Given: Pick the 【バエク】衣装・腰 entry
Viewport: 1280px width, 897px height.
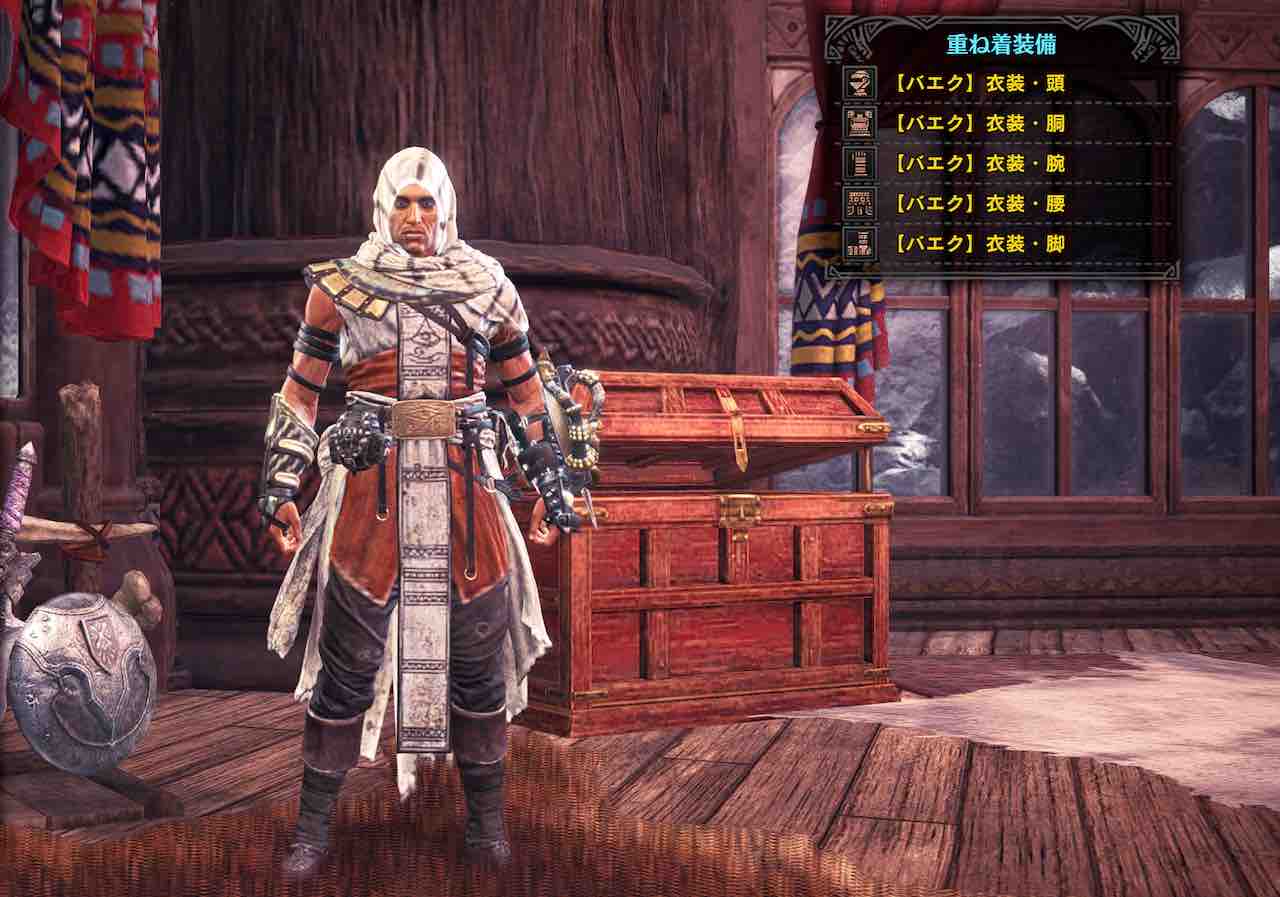Looking at the screenshot, I should click(x=978, y=203).
